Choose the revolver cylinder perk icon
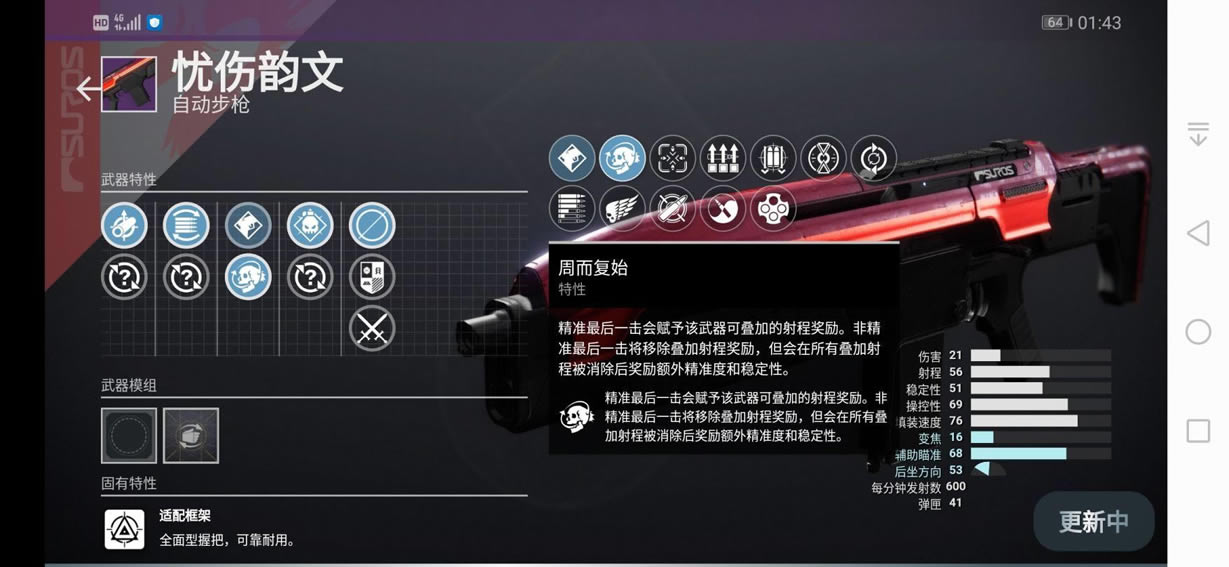The image size is (1229, 567). (773, 208)
